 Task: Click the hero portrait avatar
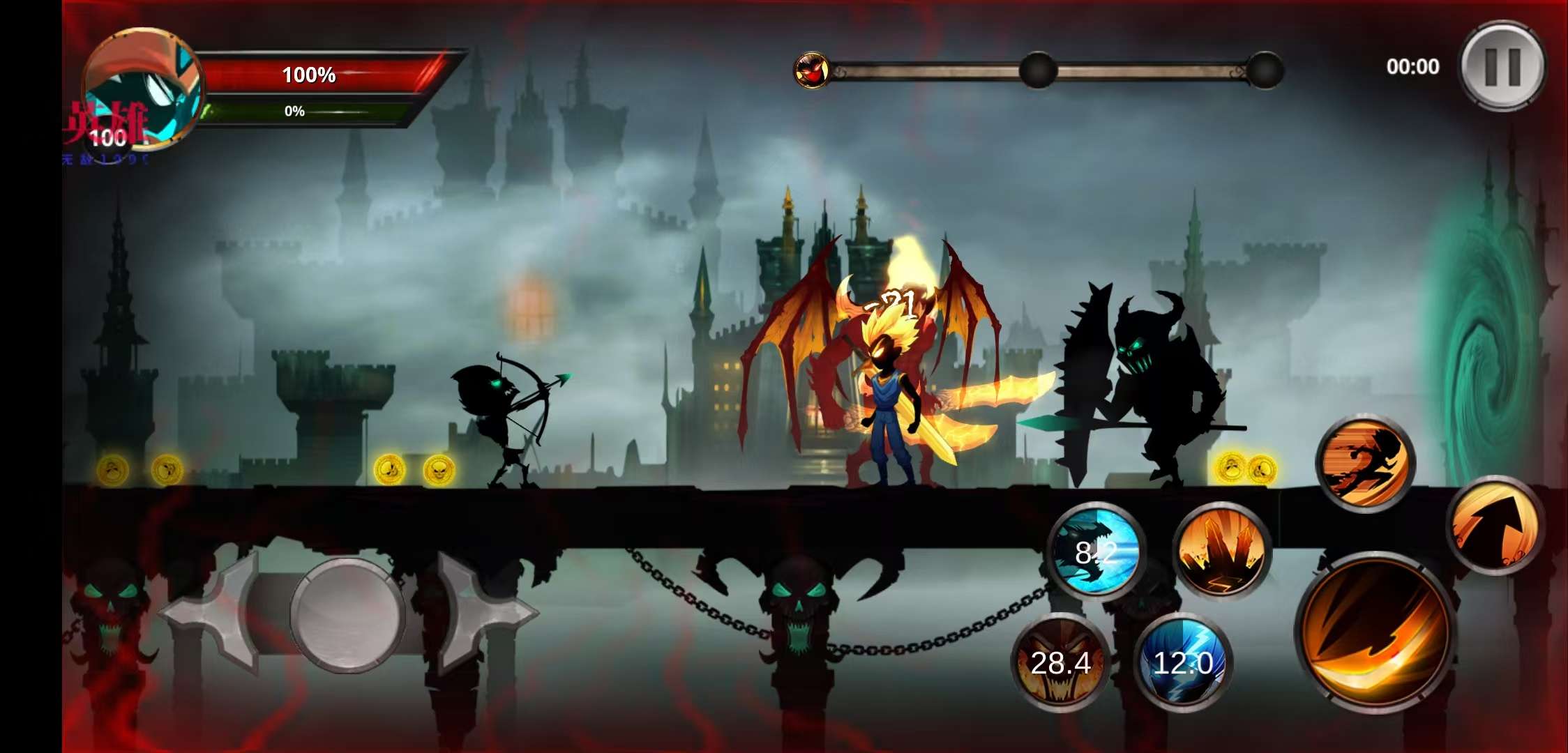click(143, 87)
